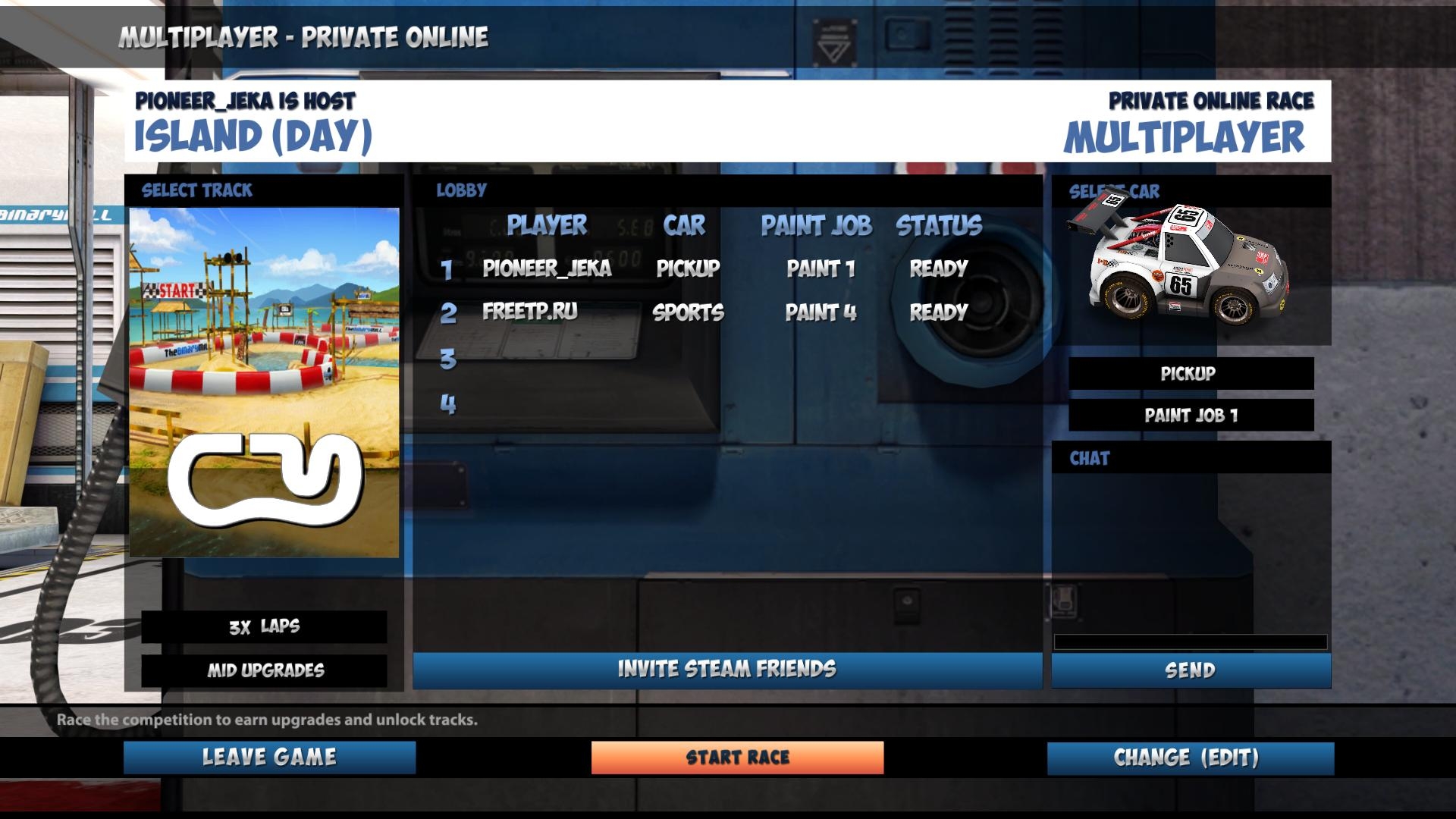Send the chat message

[x=1191, y=670]
